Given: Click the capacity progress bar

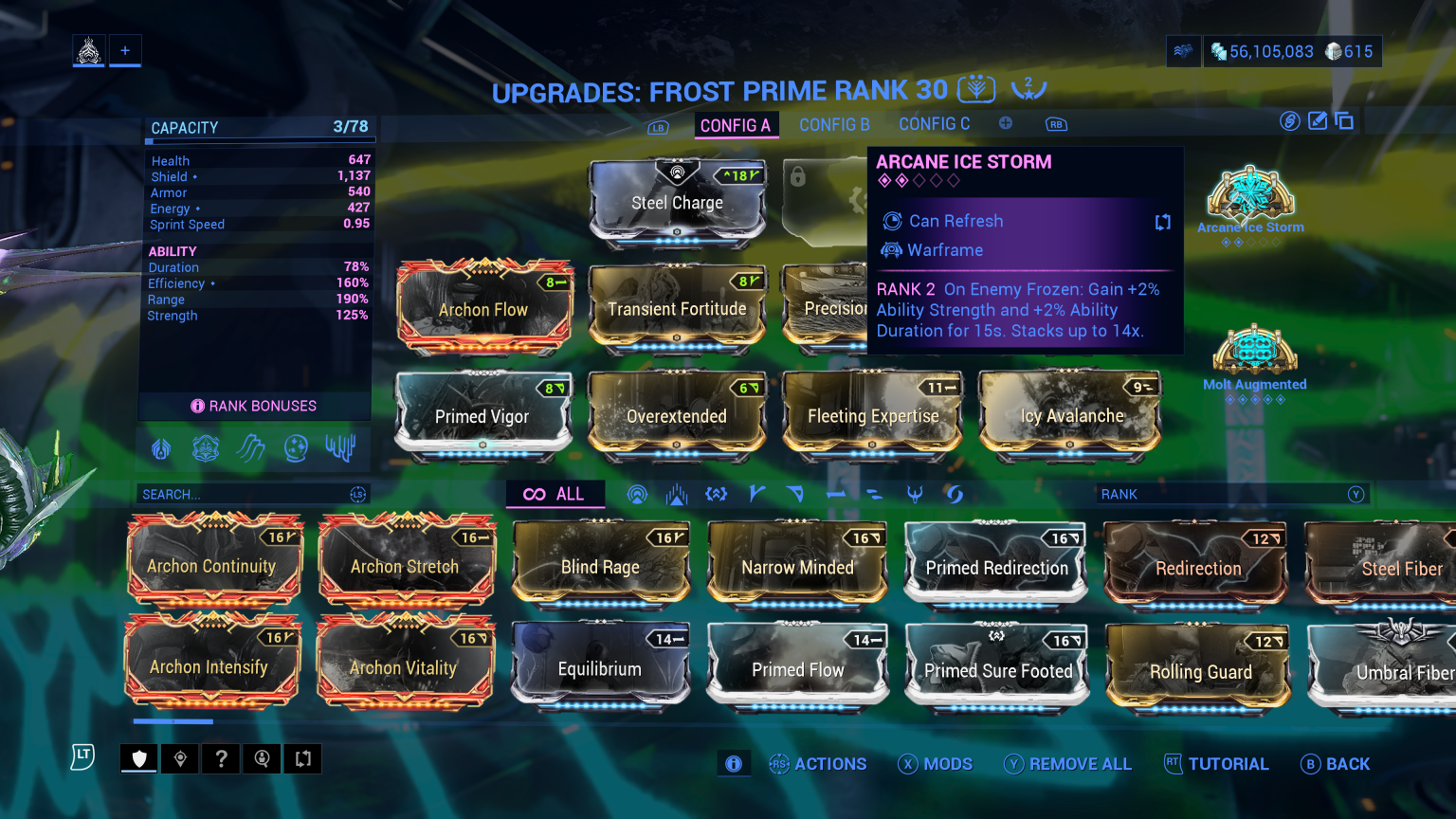Looking at the screenshot, I should [x=260, y=140].
